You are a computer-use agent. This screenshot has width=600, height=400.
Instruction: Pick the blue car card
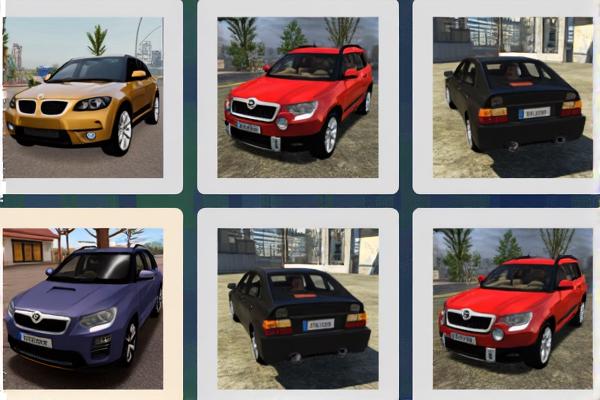pyautogui.click(x=83, y=307)
